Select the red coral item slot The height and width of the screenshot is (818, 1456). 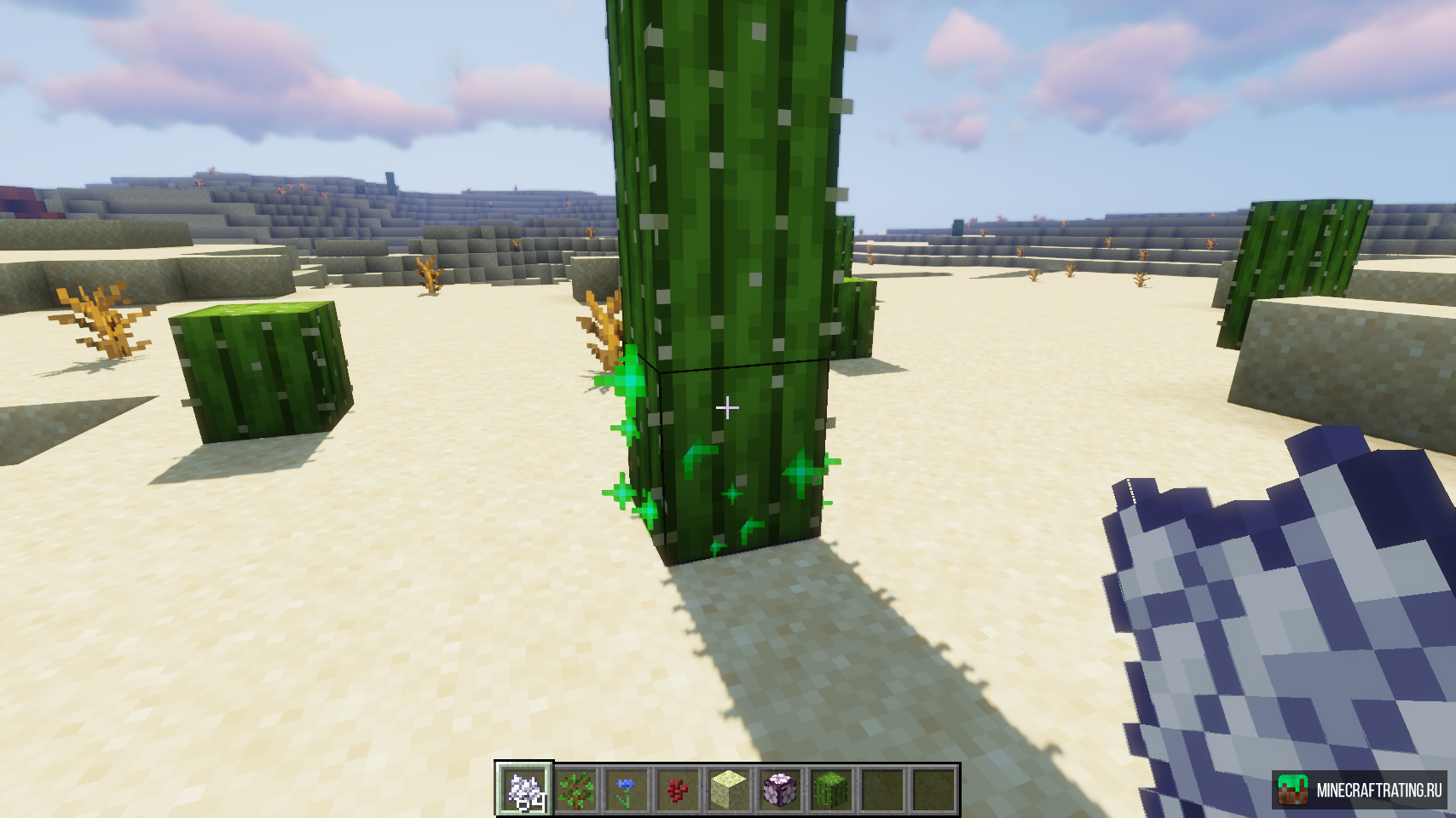click(x=678, y=788)
